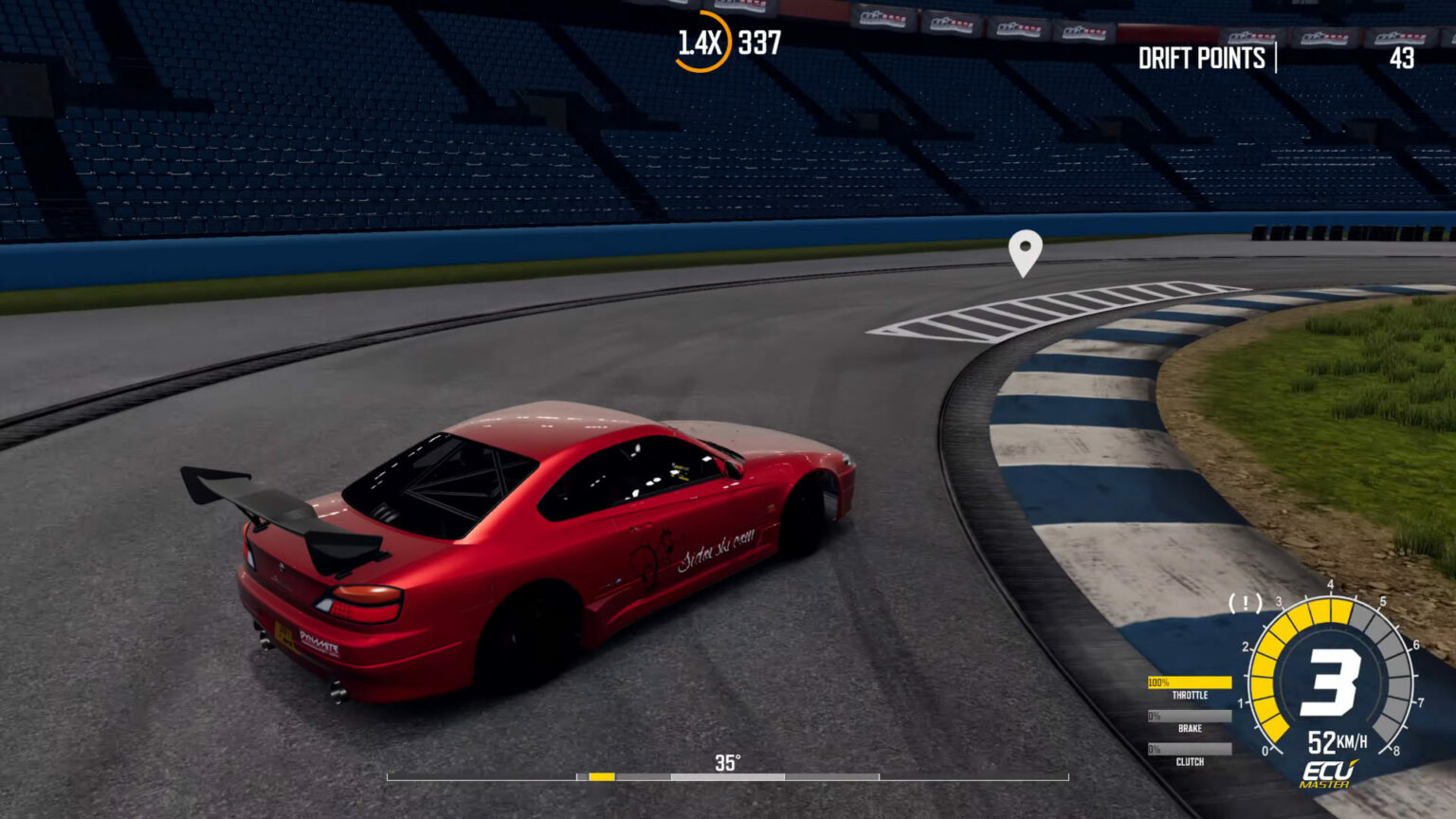The height and width of the screenshot is (819, 1456).
Task: Click the gear indicator showing 3
Action: [x=1333, y=679]
